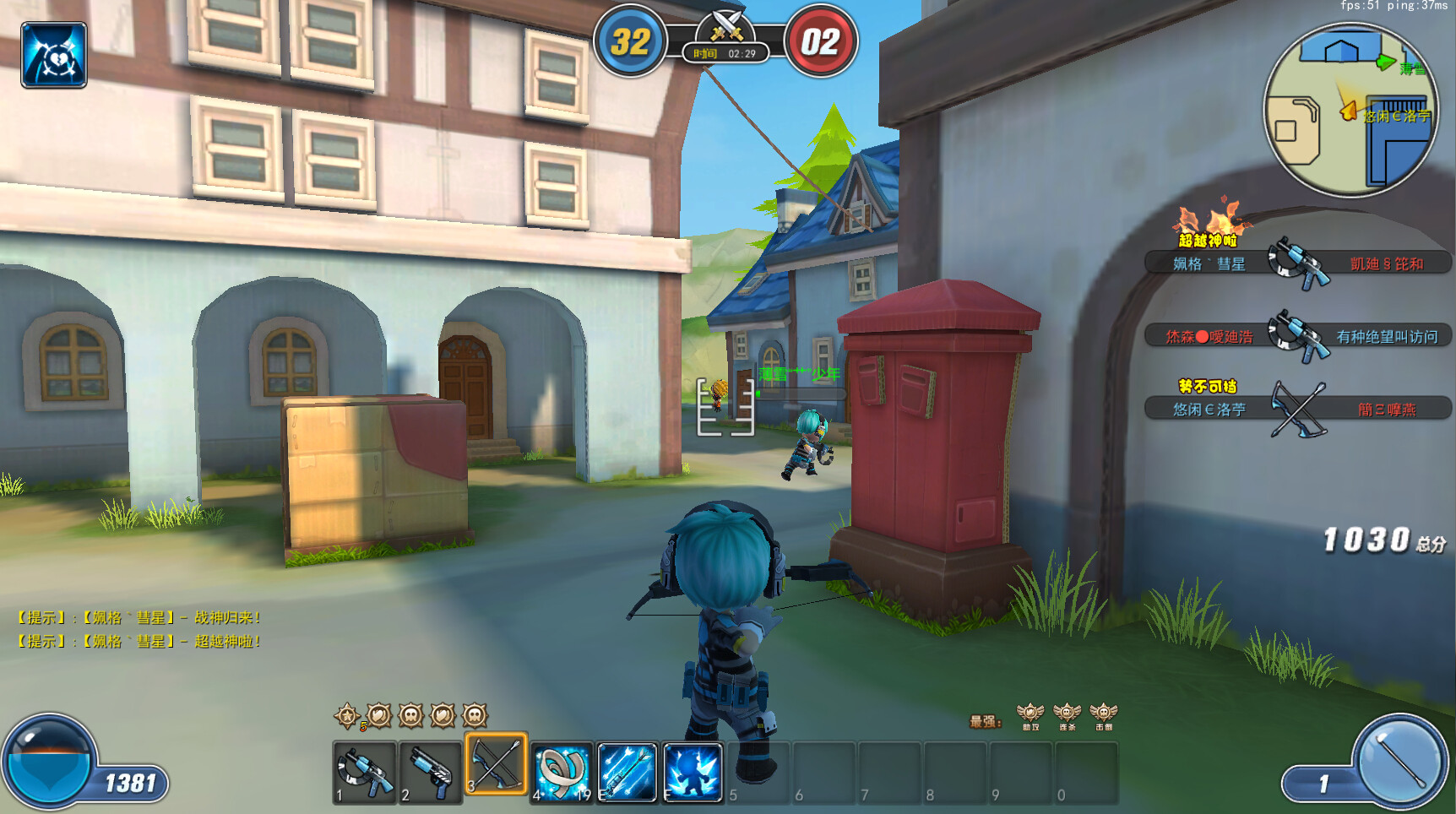This screenshot has width=1456, height=814.
Task: Select the assault rifle in slot 1
Action: click(365, 772)
